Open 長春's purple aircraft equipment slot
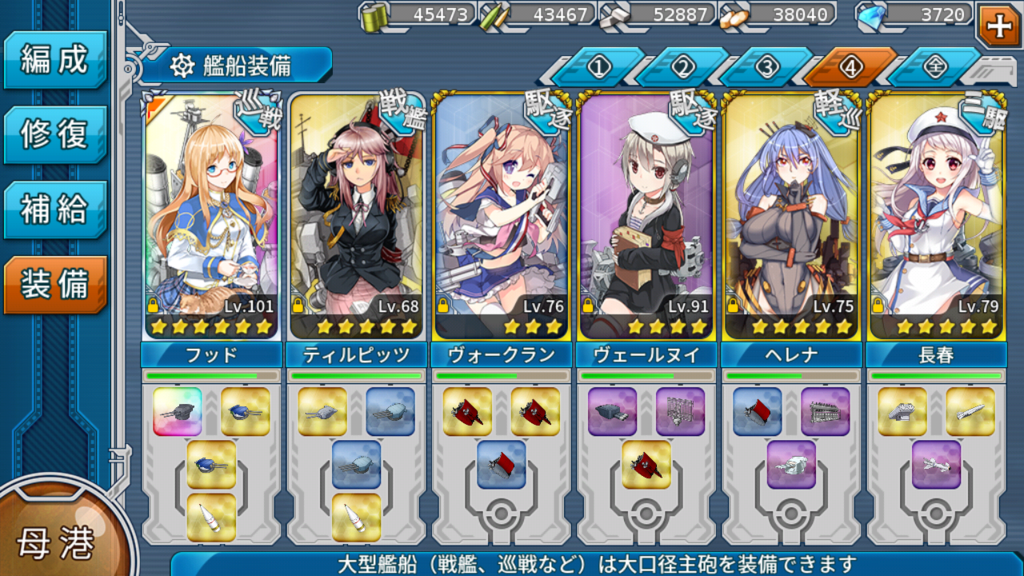This screenshot has height=576, width=1024. pos(936,464)
